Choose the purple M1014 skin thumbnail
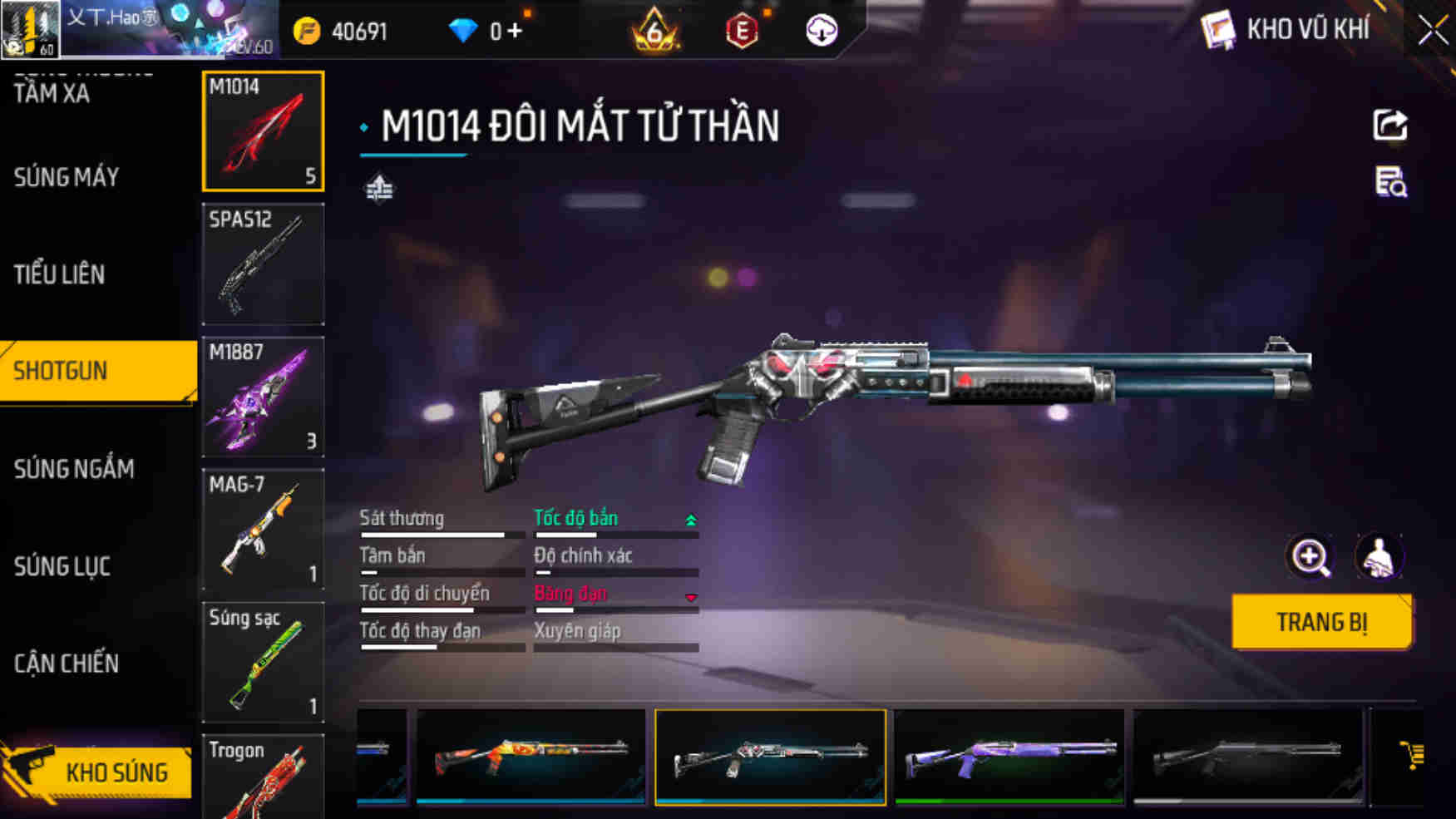This screenshot has height=819, width=1456. 1009,757
